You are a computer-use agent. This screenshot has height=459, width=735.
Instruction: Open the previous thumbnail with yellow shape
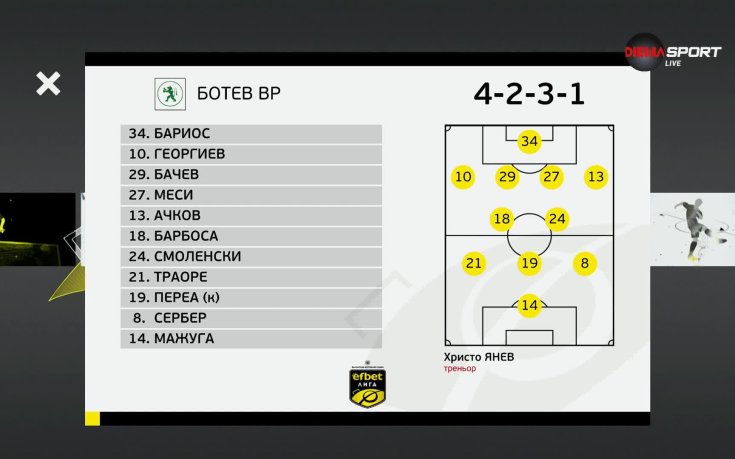[38, 246]
